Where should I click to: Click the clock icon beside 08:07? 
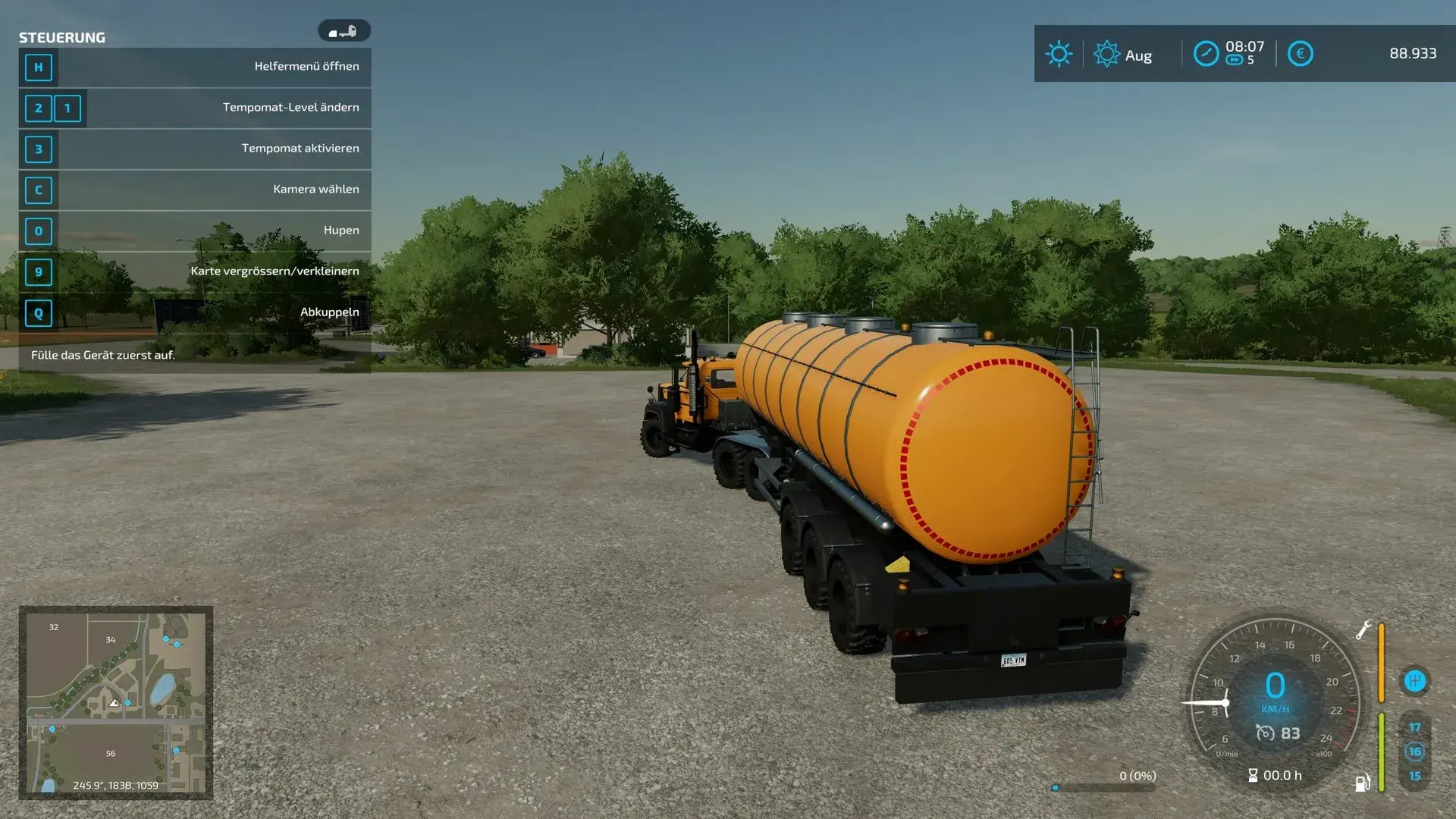(1206, 54)
